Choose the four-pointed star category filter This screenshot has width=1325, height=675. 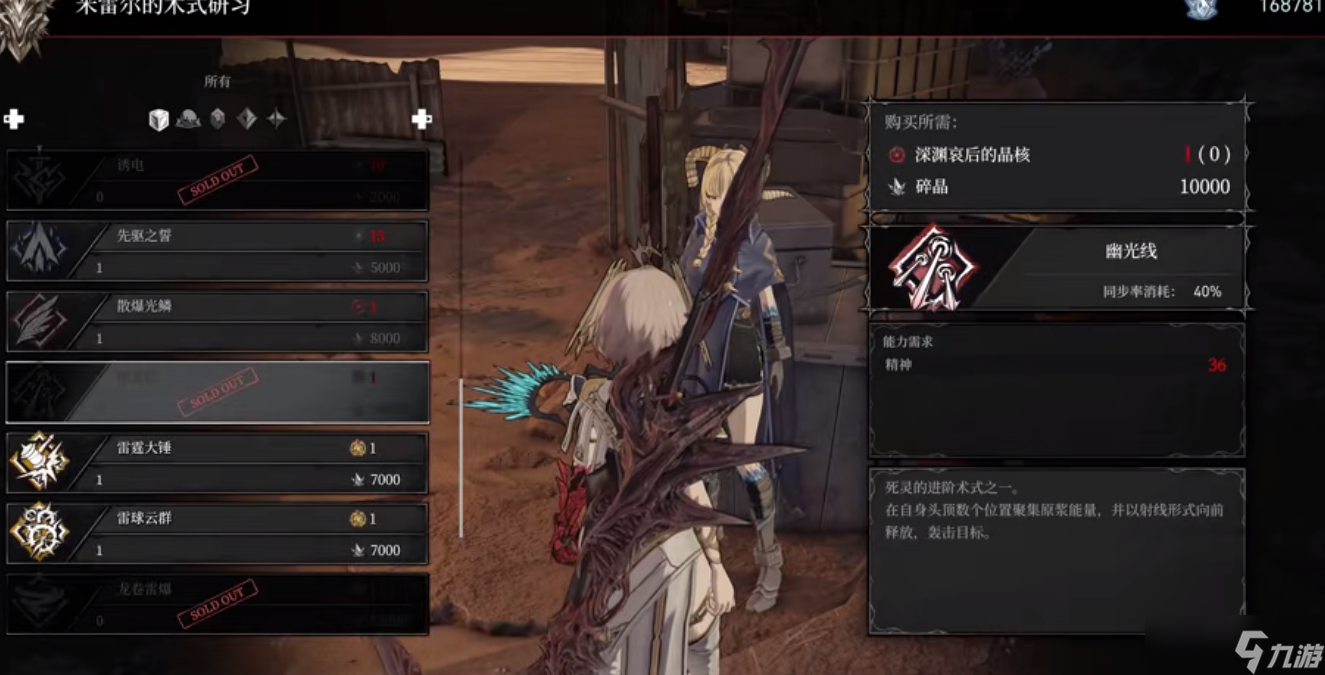click(276, 120)
